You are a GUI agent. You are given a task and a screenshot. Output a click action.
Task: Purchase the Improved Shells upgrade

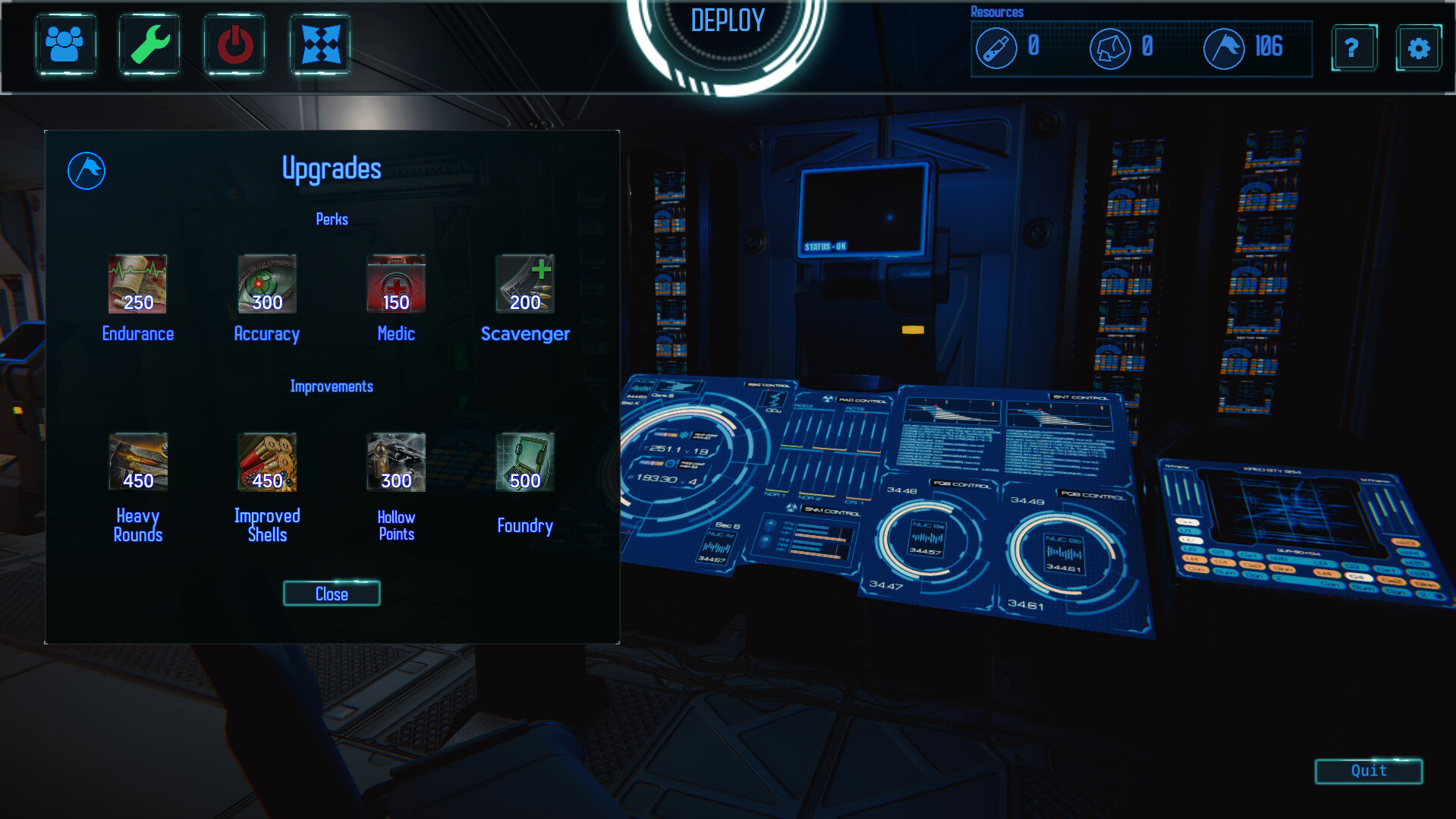[x=266, y=463]
